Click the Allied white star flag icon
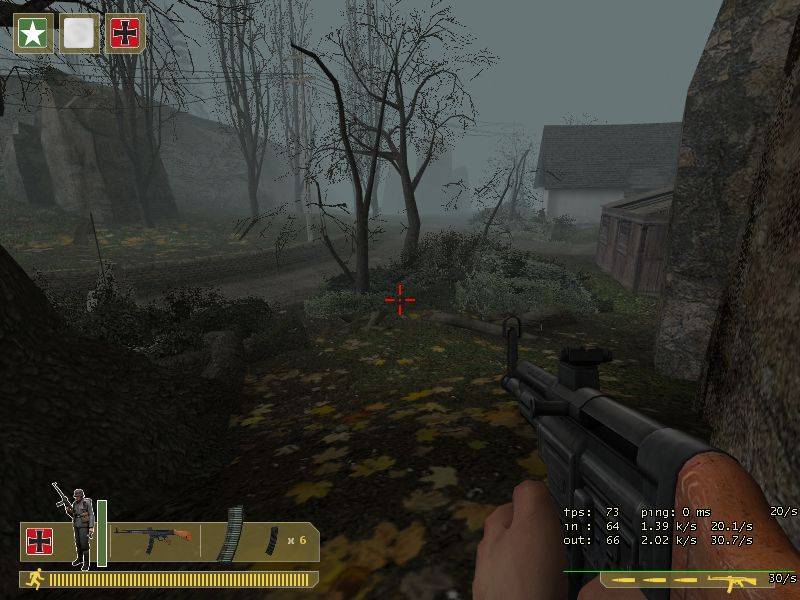Image resolution: width=800 pixels, height=600 pixels. pyautogui.click(x=32, y=33)
